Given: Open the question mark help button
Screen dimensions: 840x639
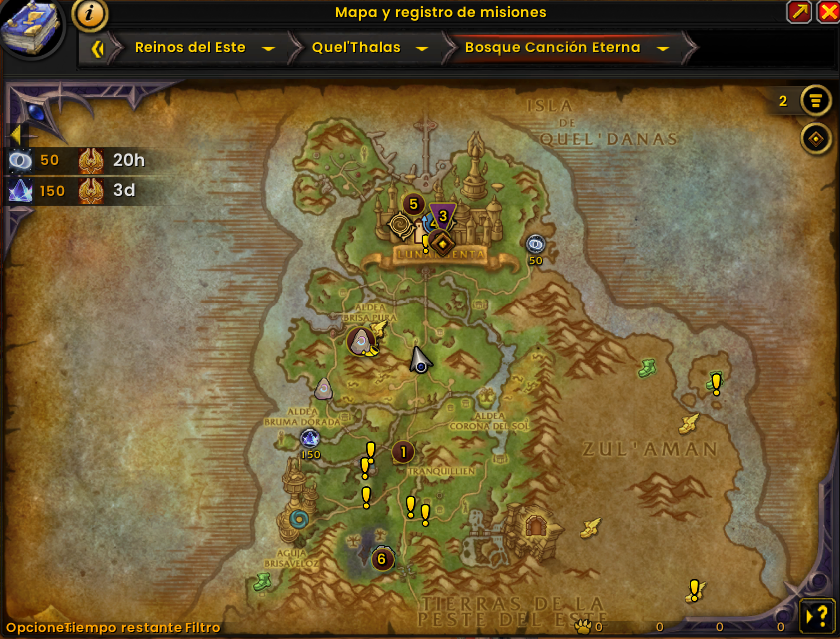Looking at the screenshot, I should click(x=815, y=614).
